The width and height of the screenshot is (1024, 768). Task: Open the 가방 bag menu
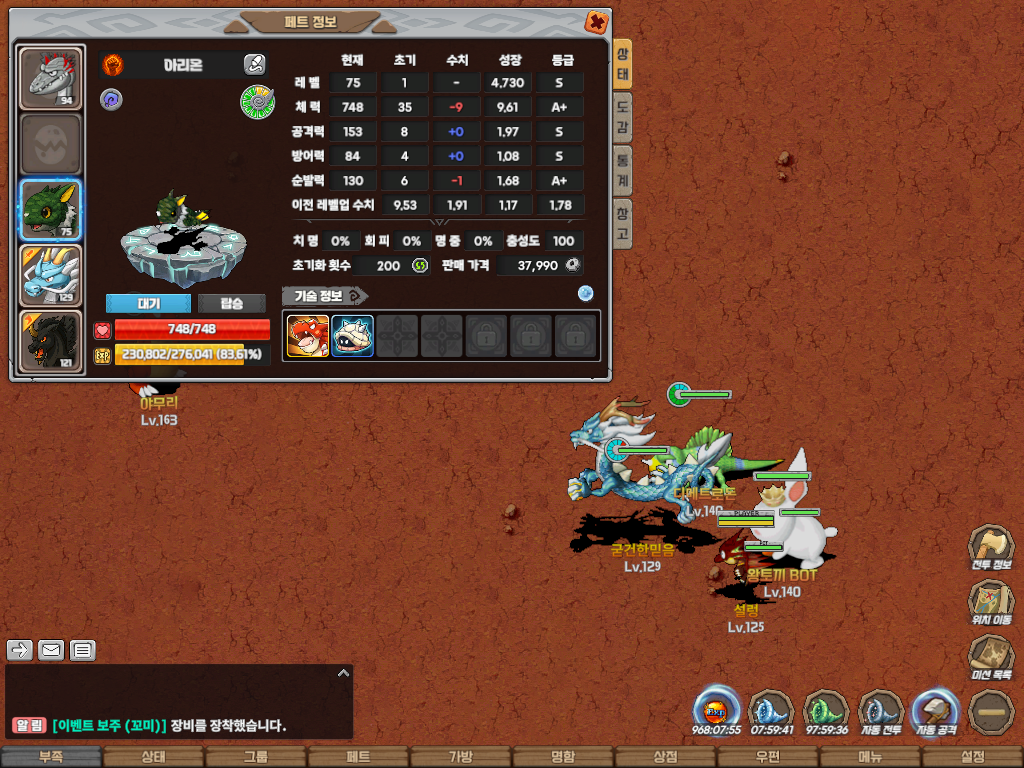460,757
